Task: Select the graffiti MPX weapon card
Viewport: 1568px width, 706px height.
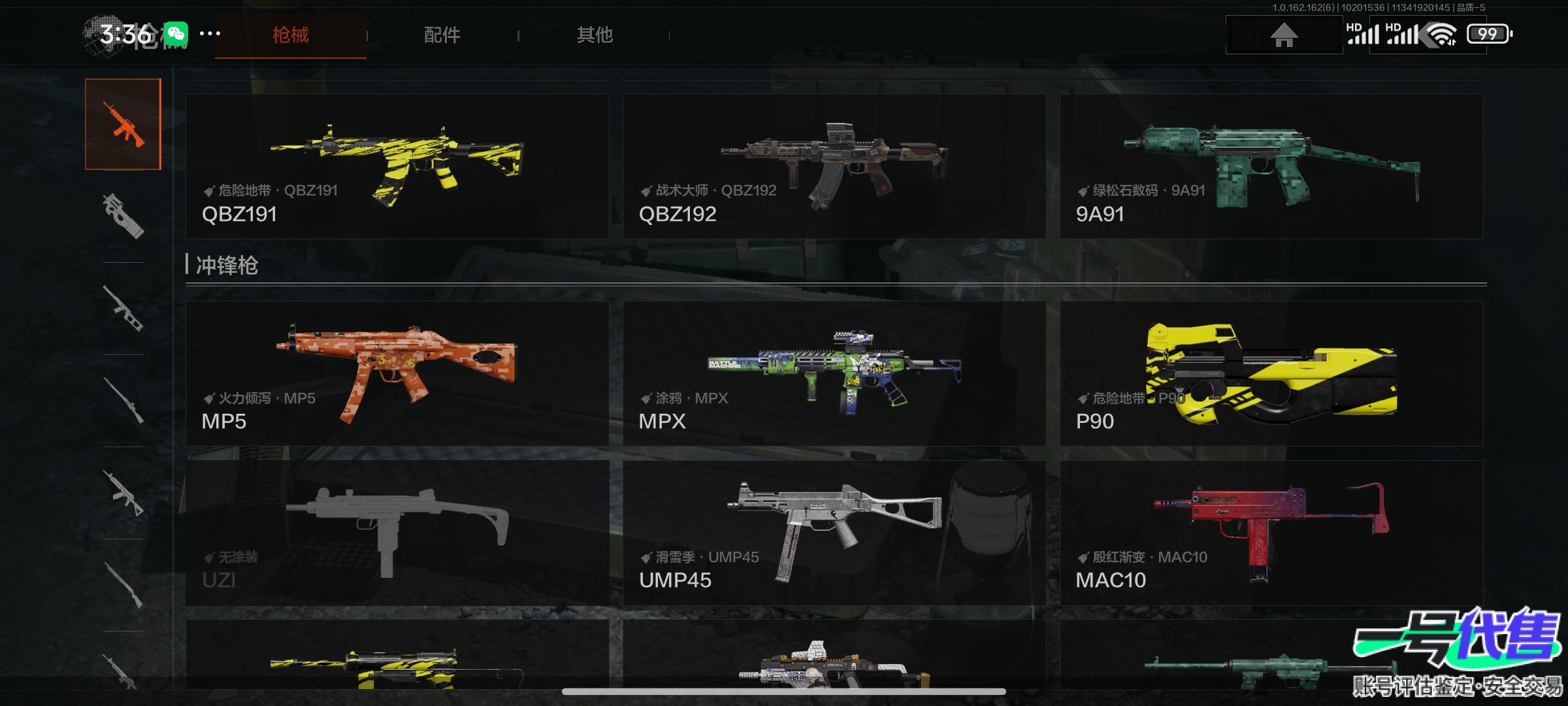Action: [834, 373]
